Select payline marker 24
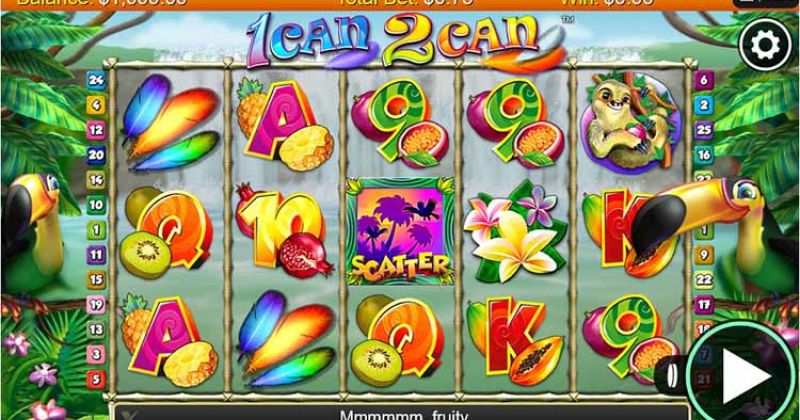800x420 pixels. click(x=96, y=79)
